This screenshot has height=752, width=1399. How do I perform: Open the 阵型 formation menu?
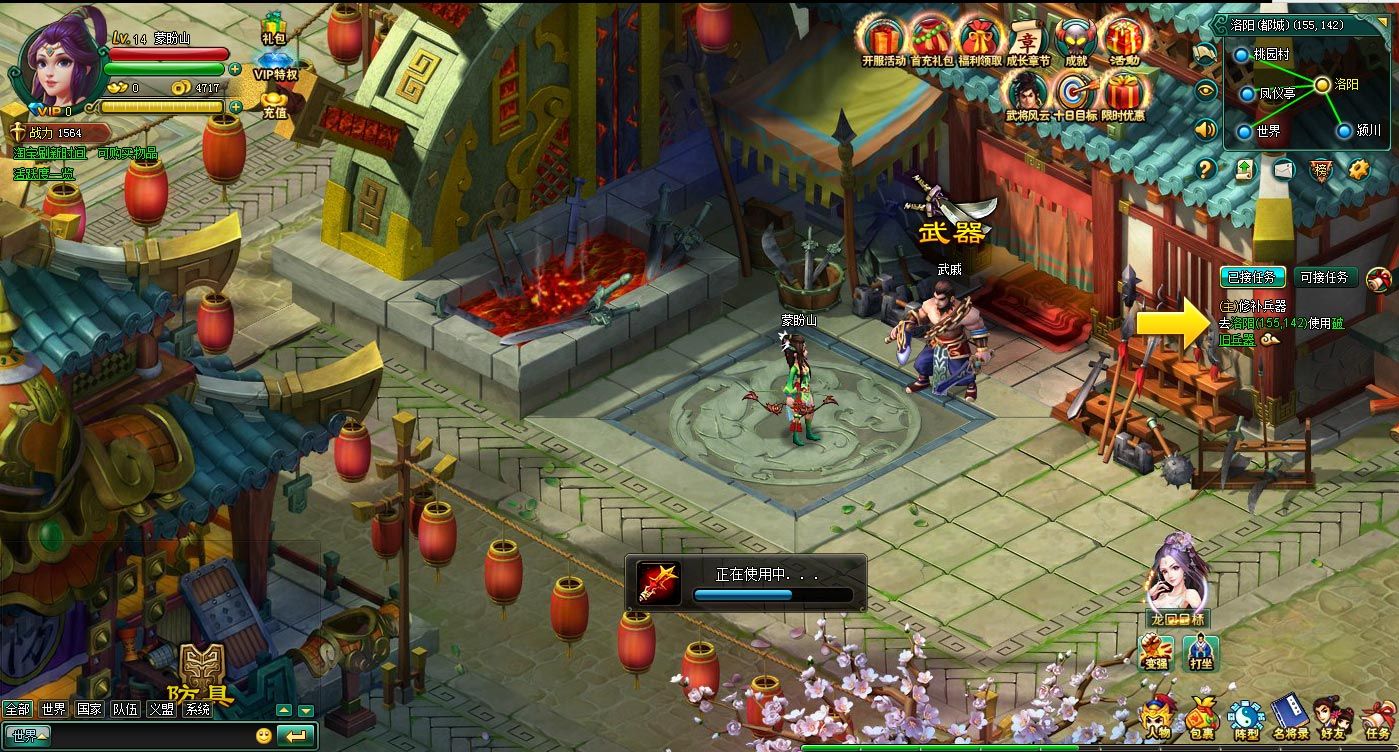1245,719
